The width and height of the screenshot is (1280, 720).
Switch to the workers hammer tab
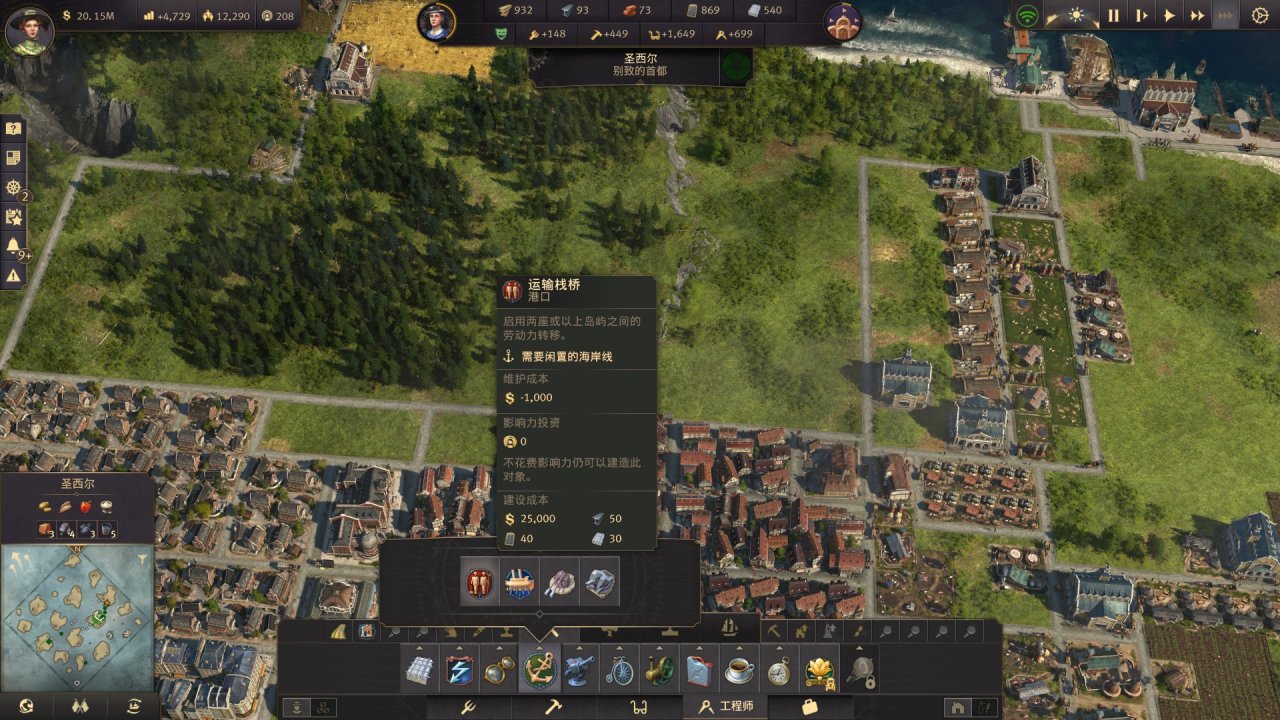[553, 707]
